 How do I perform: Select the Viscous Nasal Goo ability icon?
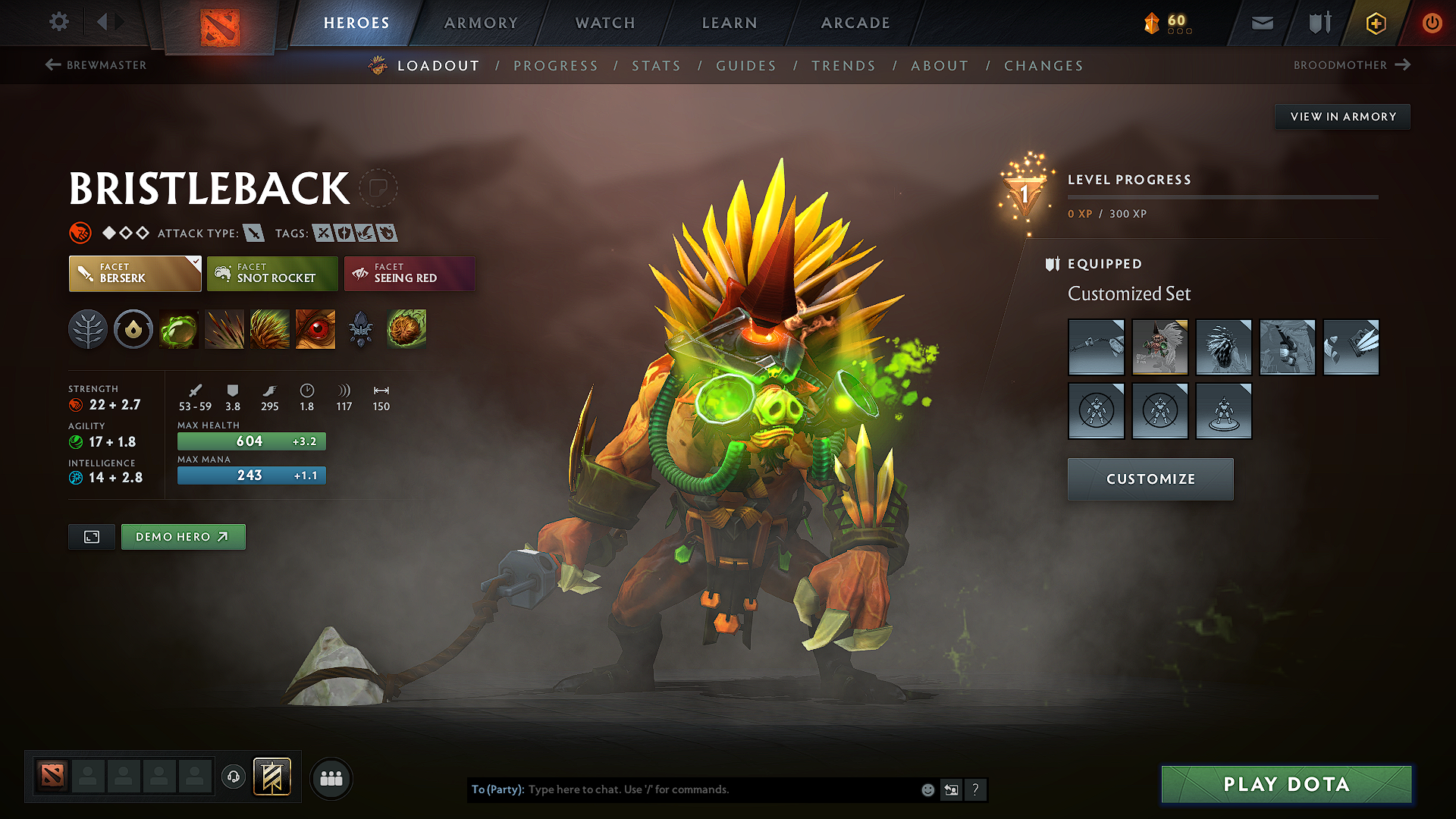coord(179,329)
